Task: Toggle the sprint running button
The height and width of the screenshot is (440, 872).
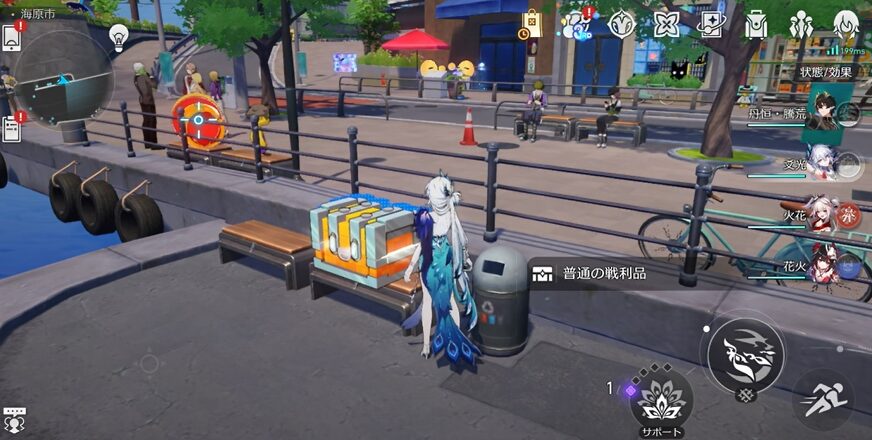Action: point(824,400)
